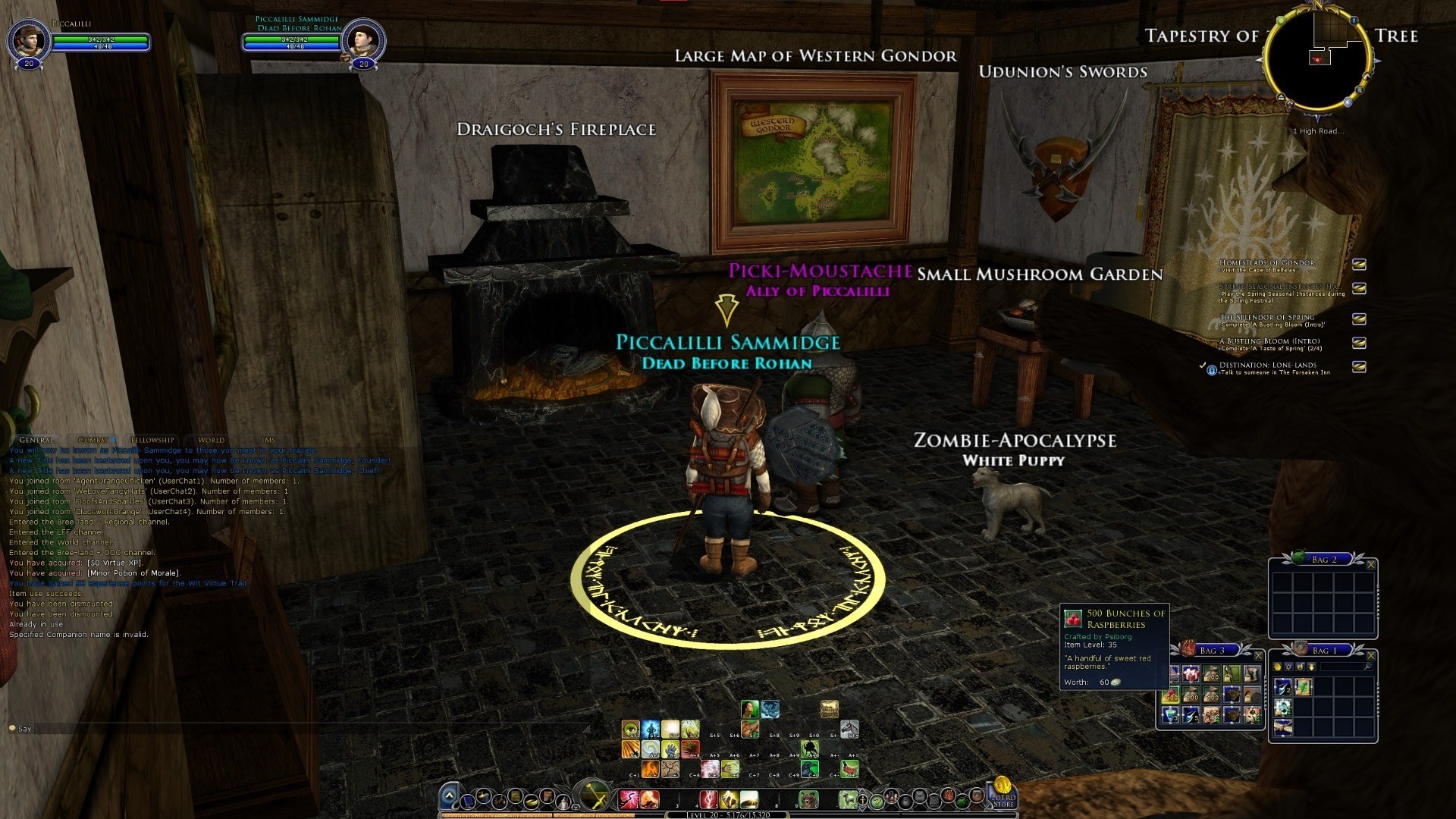Open the LOTRO Store
The height and width of the screenshot is (819, 1456).
click(x=1003, y=793)
